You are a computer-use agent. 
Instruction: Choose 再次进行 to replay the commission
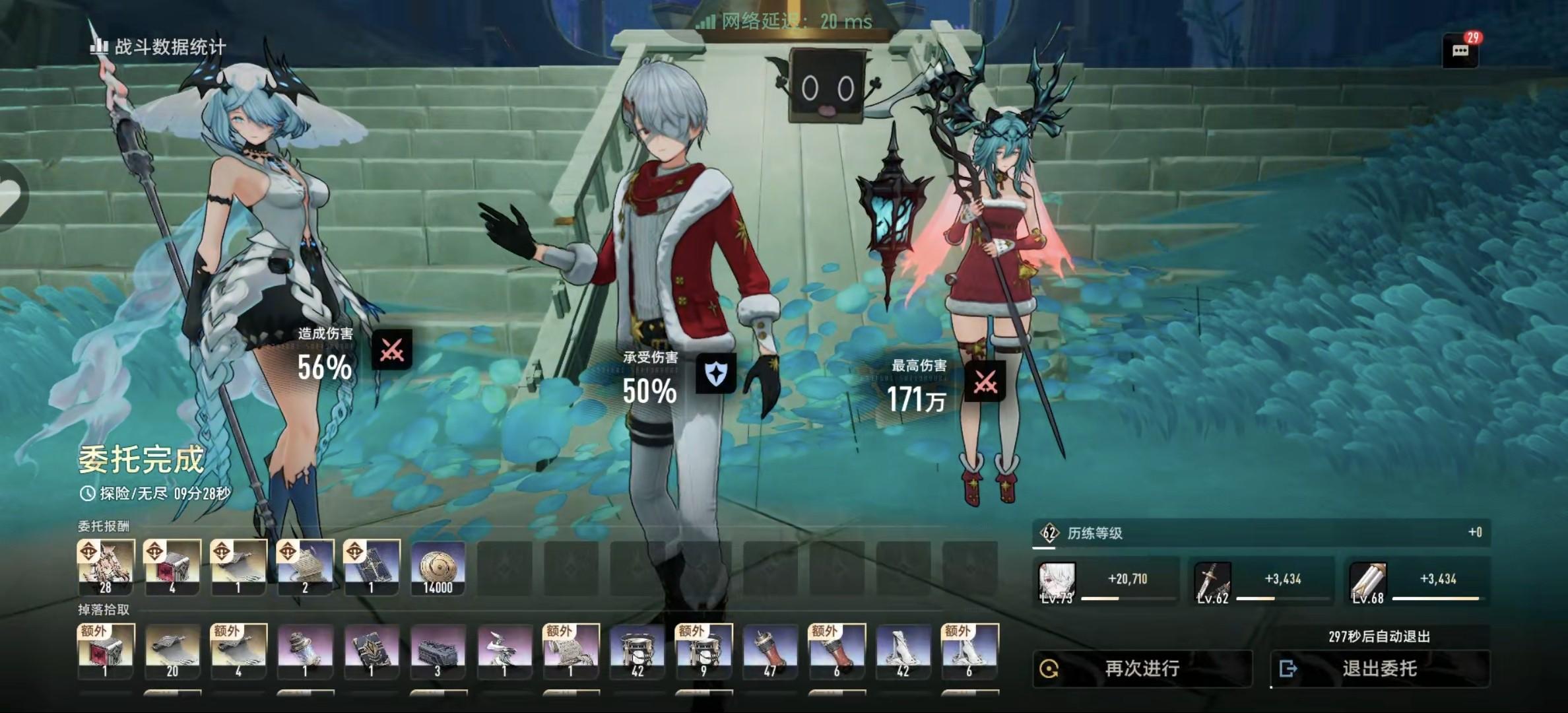click(x=1142, y=669)
